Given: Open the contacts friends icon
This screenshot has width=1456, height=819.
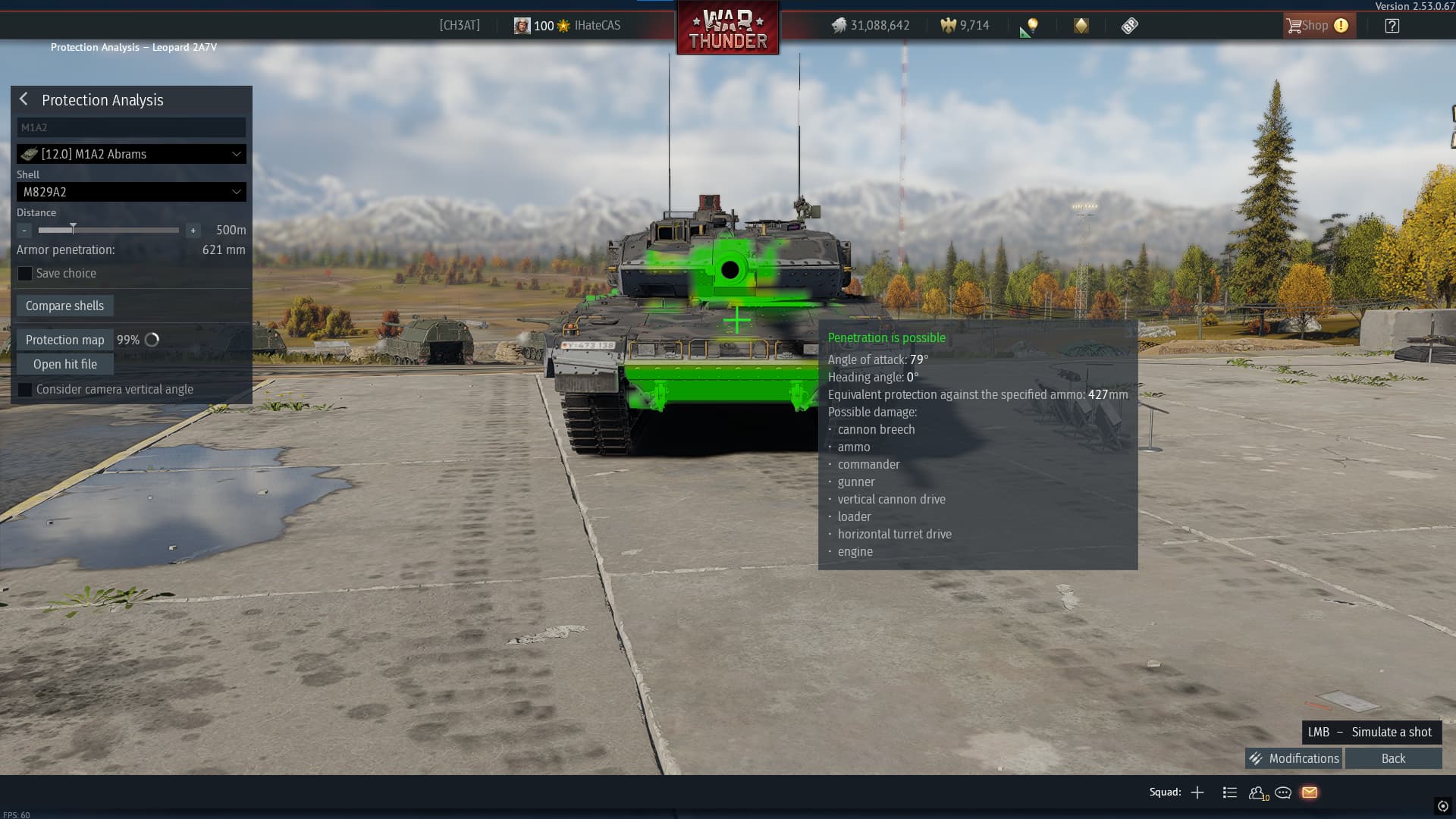Looking at the screenshot, I should [x=1257, y=792].
